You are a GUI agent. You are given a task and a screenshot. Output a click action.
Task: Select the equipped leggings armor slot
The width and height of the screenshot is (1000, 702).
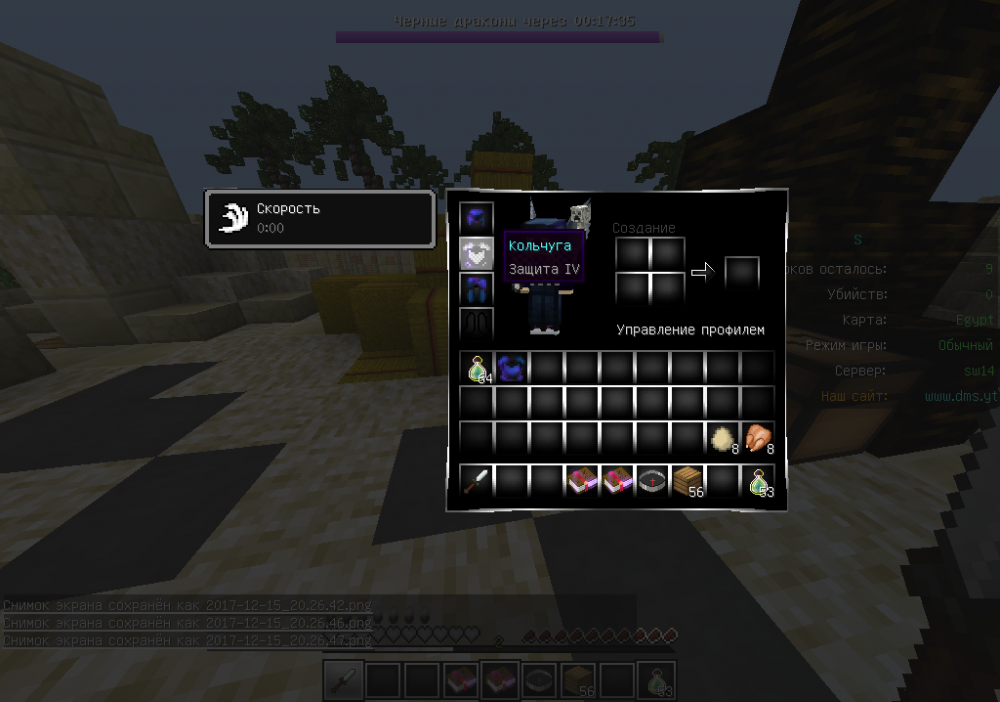[476, 290]
